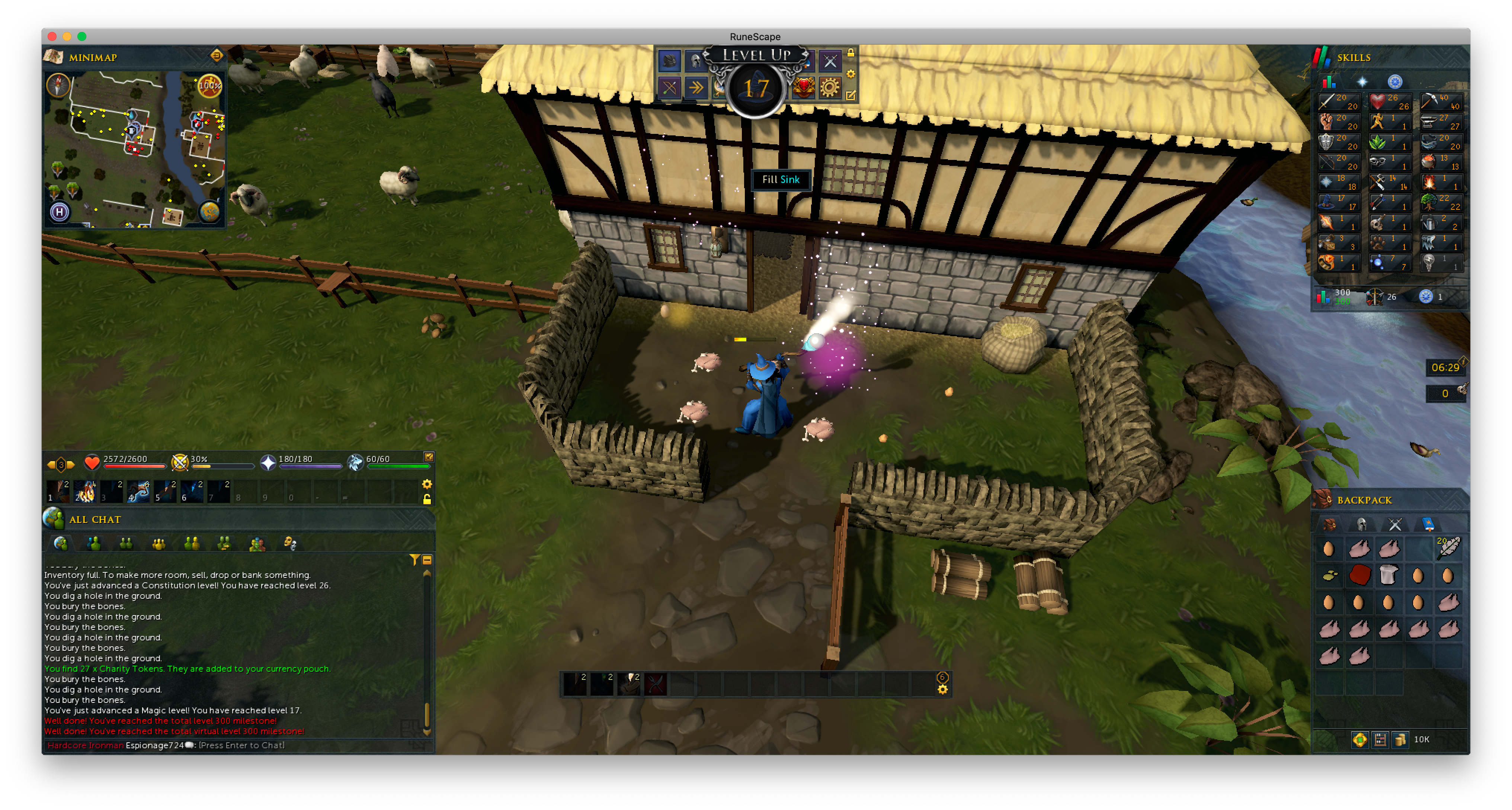Click the chef's hat in the backpack
Image resolution: width=1512 pixels, height=810 pixels.
[1388, 575]
